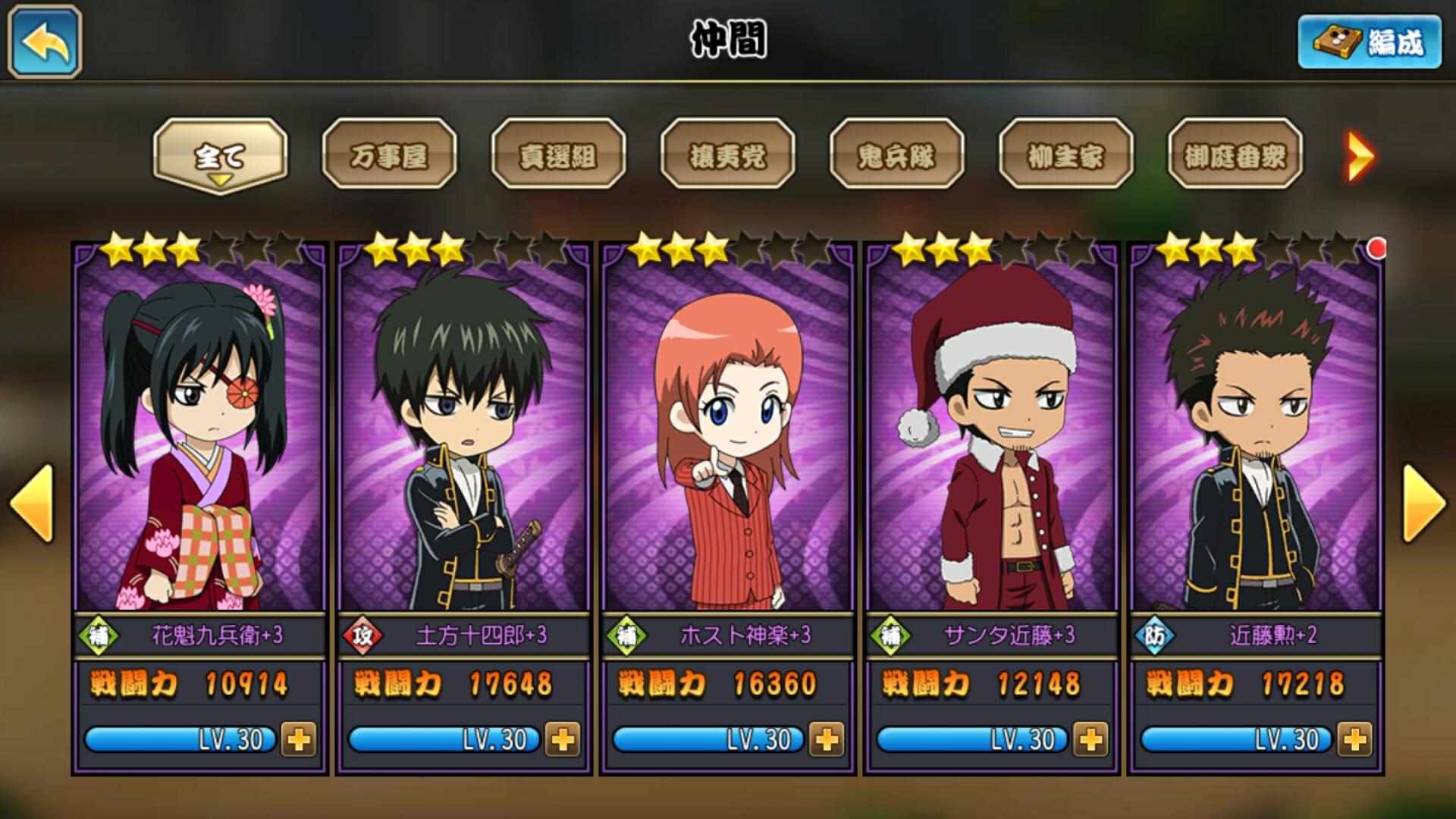
Task: Level up ホスト神楽 with plus button
Action: 826,739
